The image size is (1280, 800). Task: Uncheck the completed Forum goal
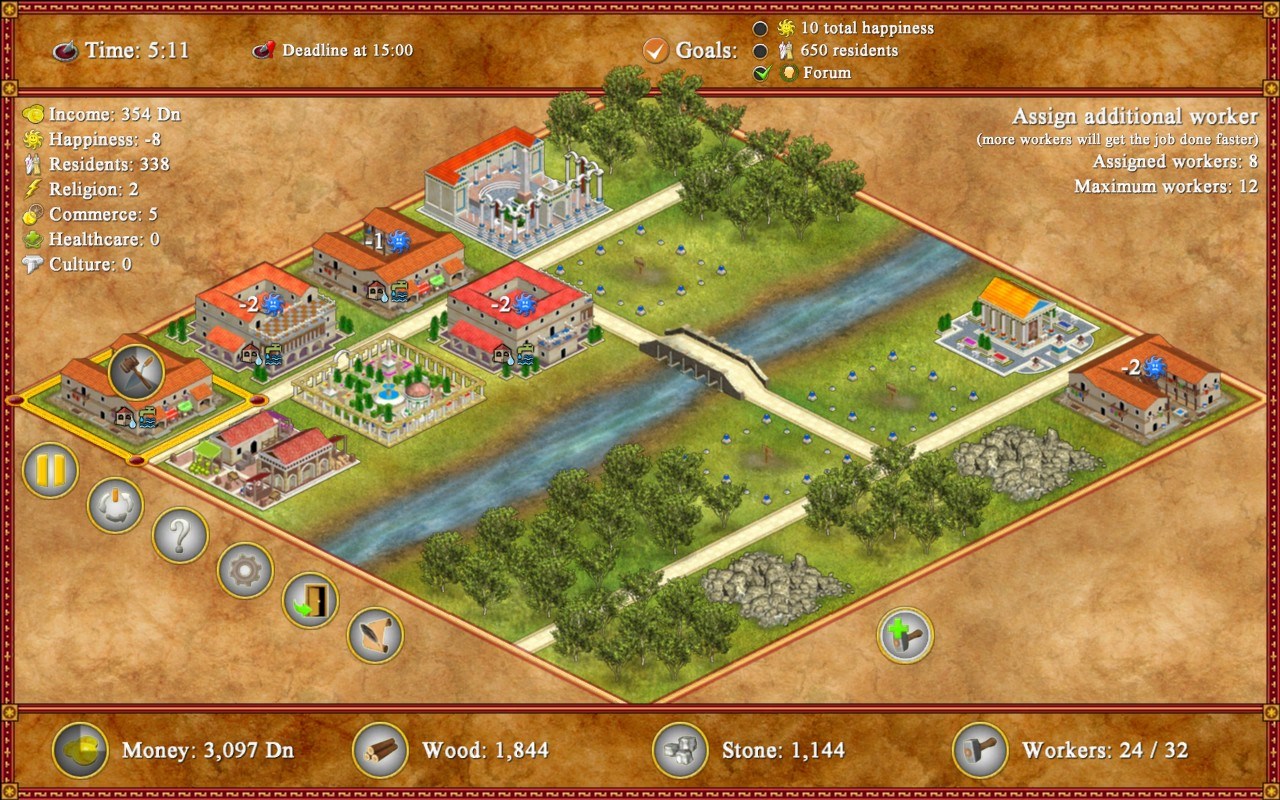[x=762, y=72]
